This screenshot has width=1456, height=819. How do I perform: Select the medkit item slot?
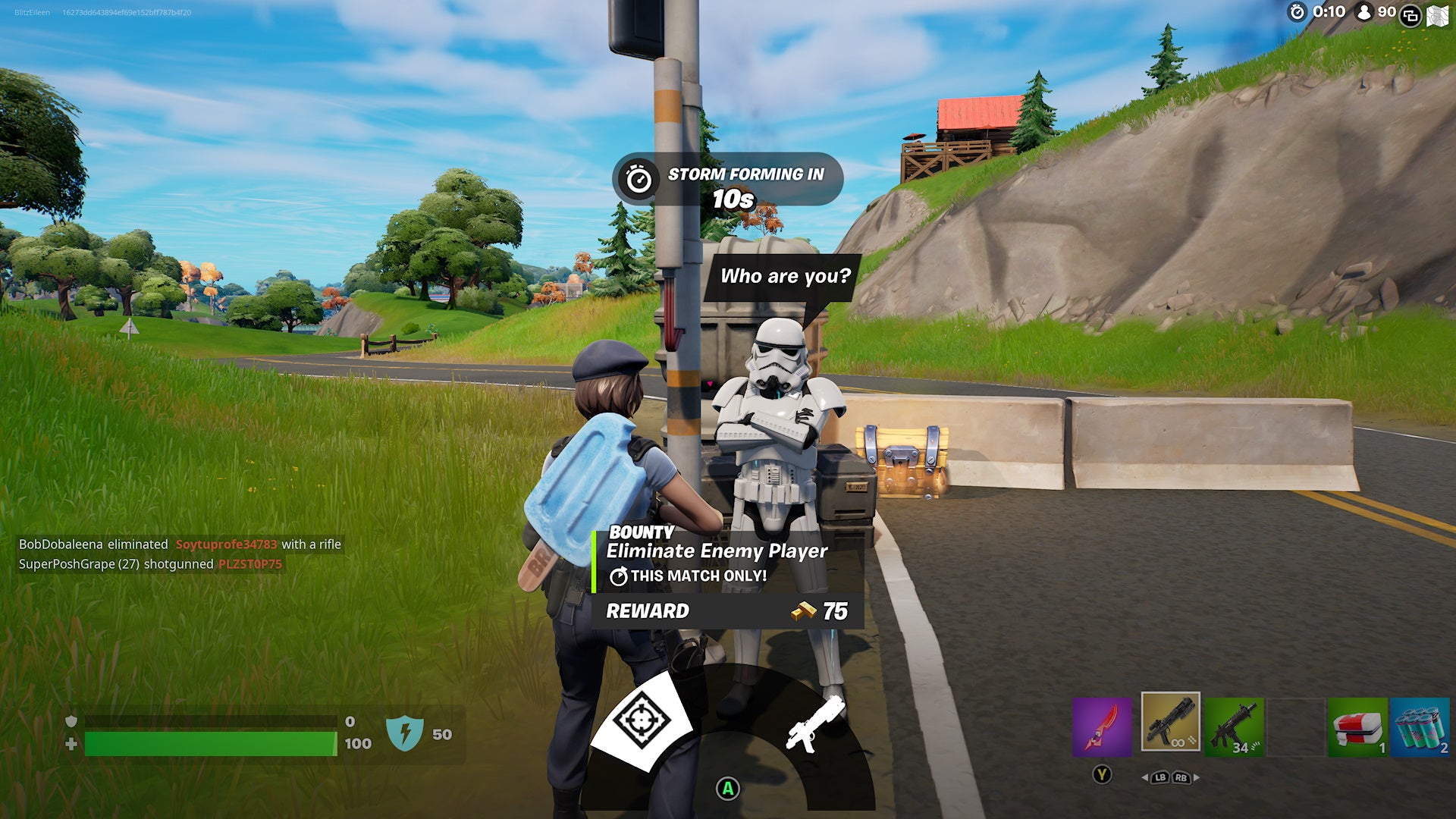[x=1360, y=728]
